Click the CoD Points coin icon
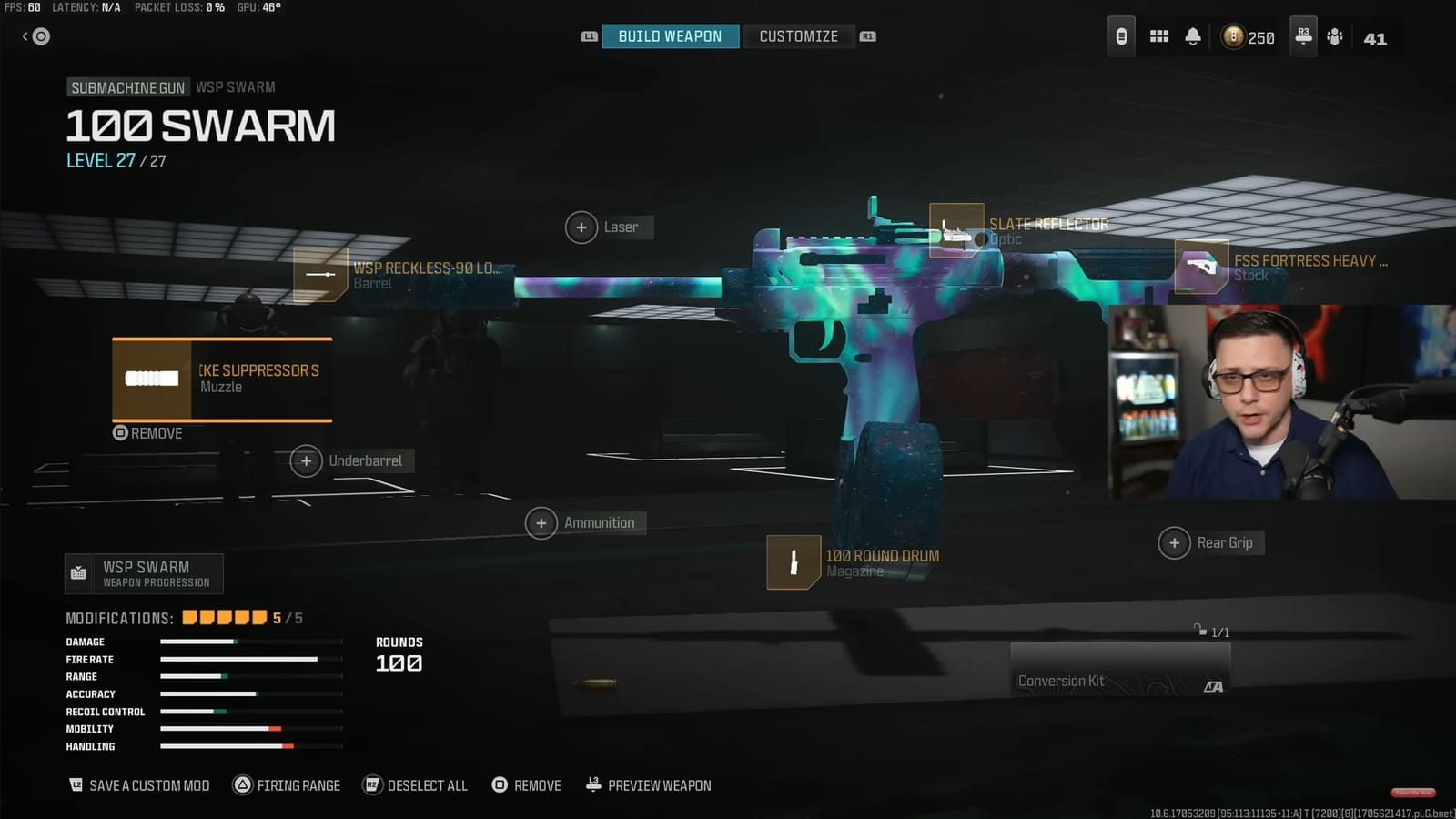Viewport: 1456px width, 819px height. tap(1233, 36)
